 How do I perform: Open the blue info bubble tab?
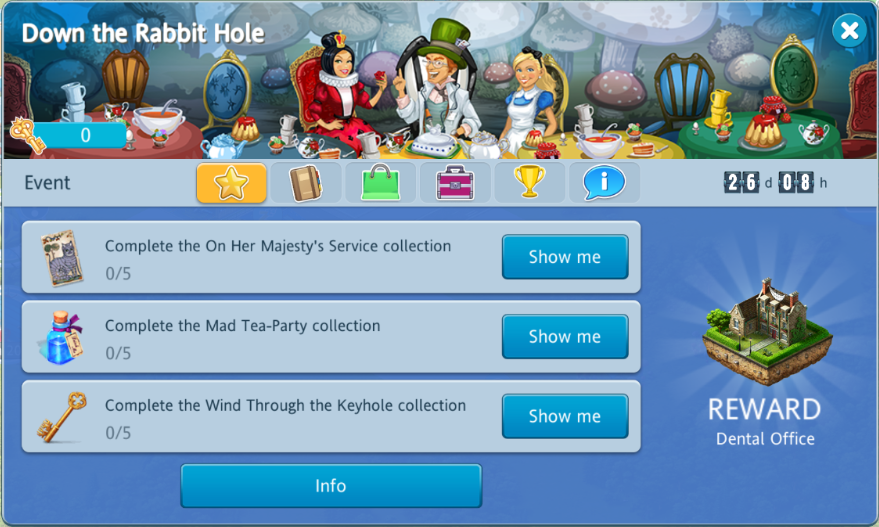604,183
